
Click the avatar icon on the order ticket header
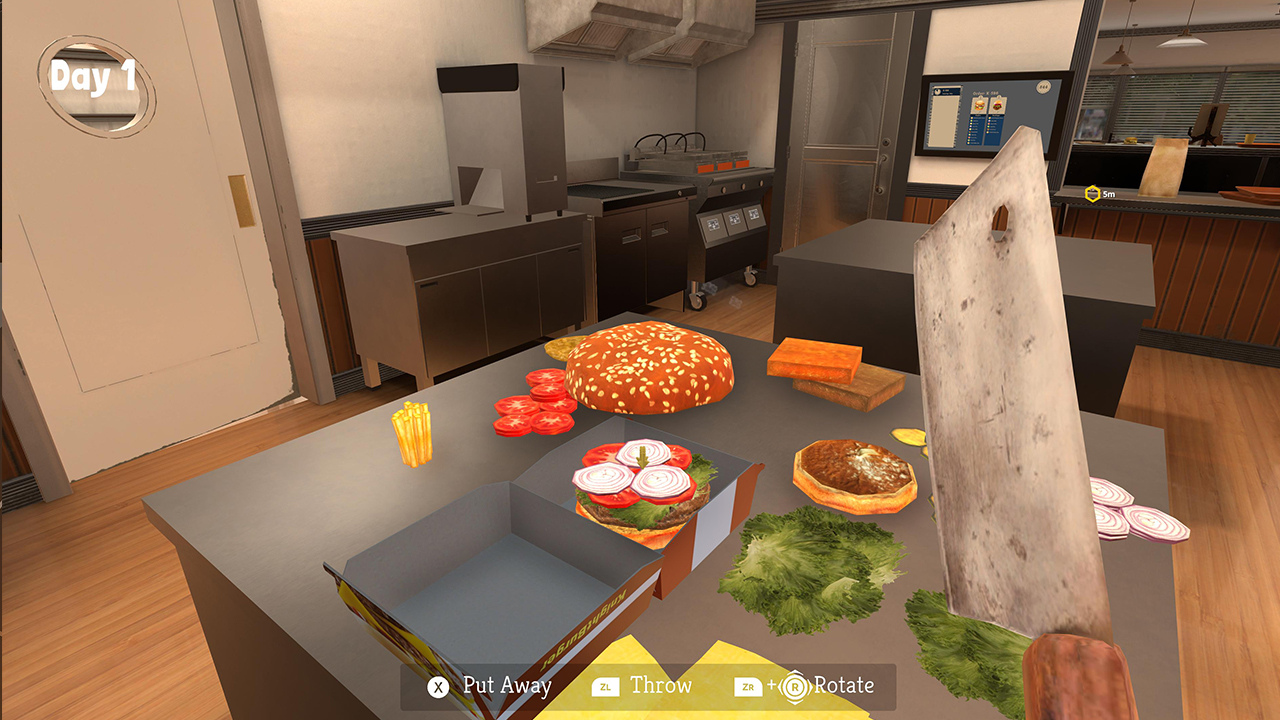tap(938, 92)
